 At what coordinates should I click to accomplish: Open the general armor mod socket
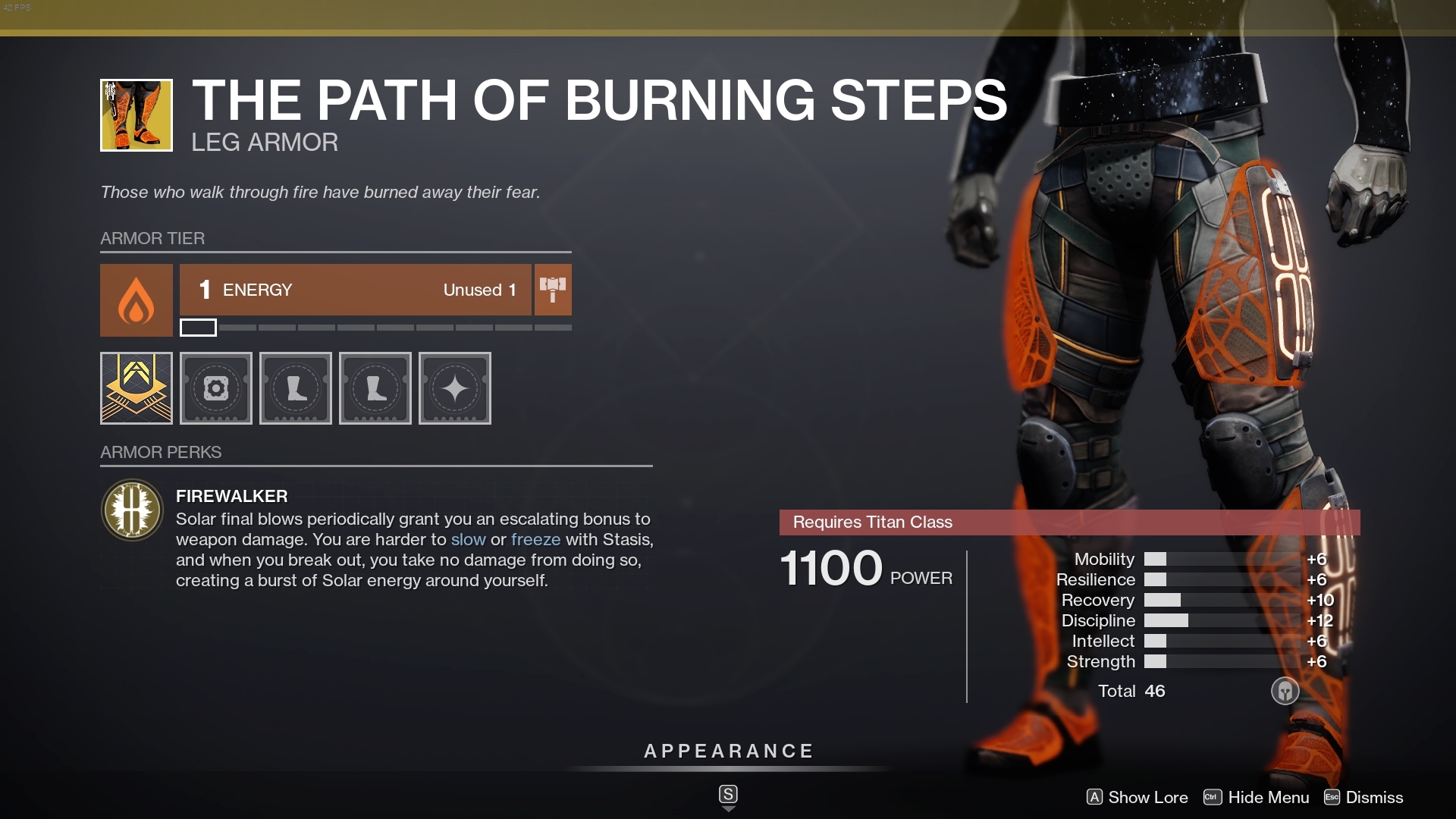[215, 388]
